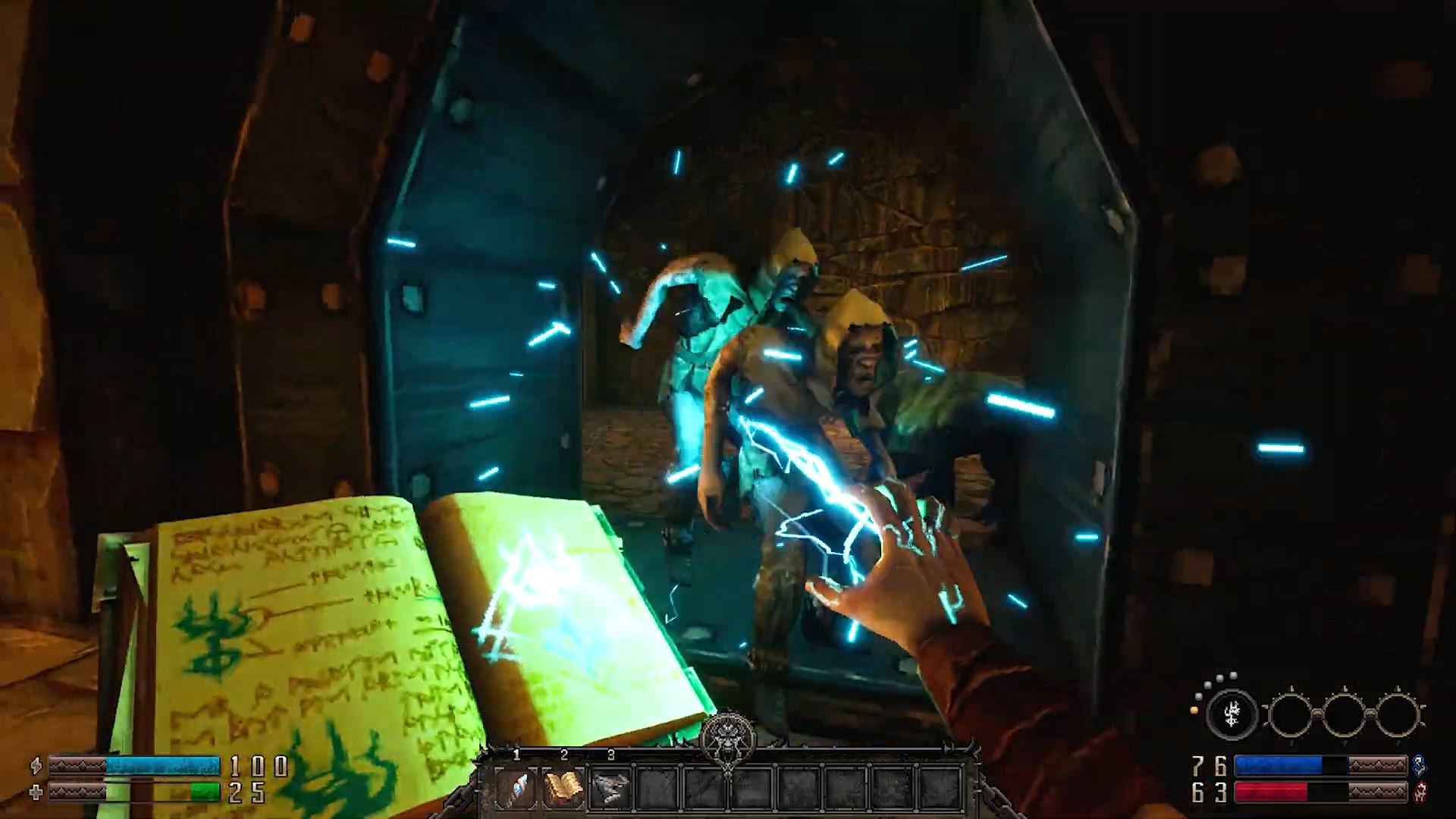This screenshot has width=1456, height=819.
Task: Equip the open spellbook in hotbar slot 2
Action: pyautogui.click(x=563, y=789)
